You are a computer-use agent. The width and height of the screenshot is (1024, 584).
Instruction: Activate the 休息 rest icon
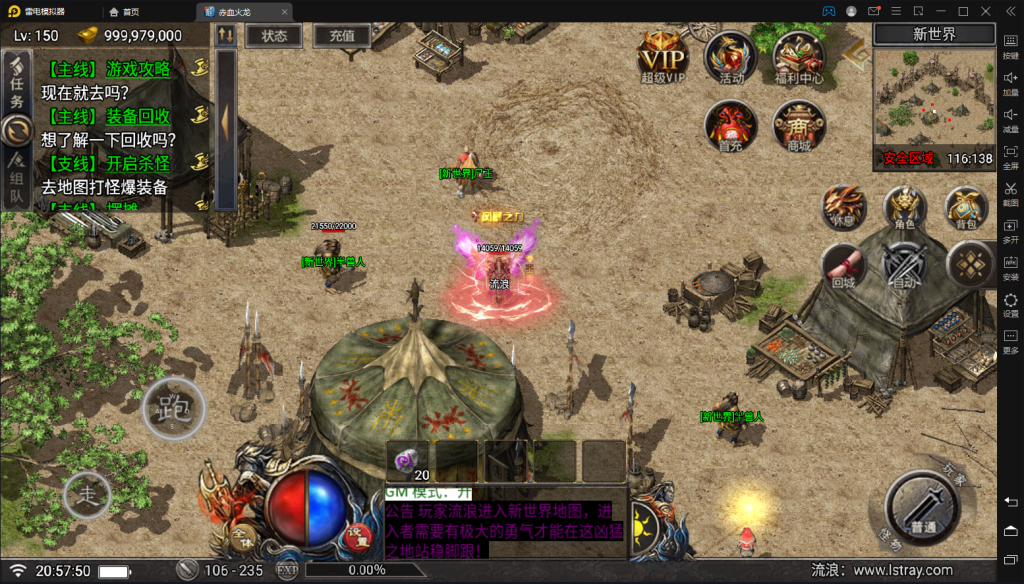(x=843, y=206)
